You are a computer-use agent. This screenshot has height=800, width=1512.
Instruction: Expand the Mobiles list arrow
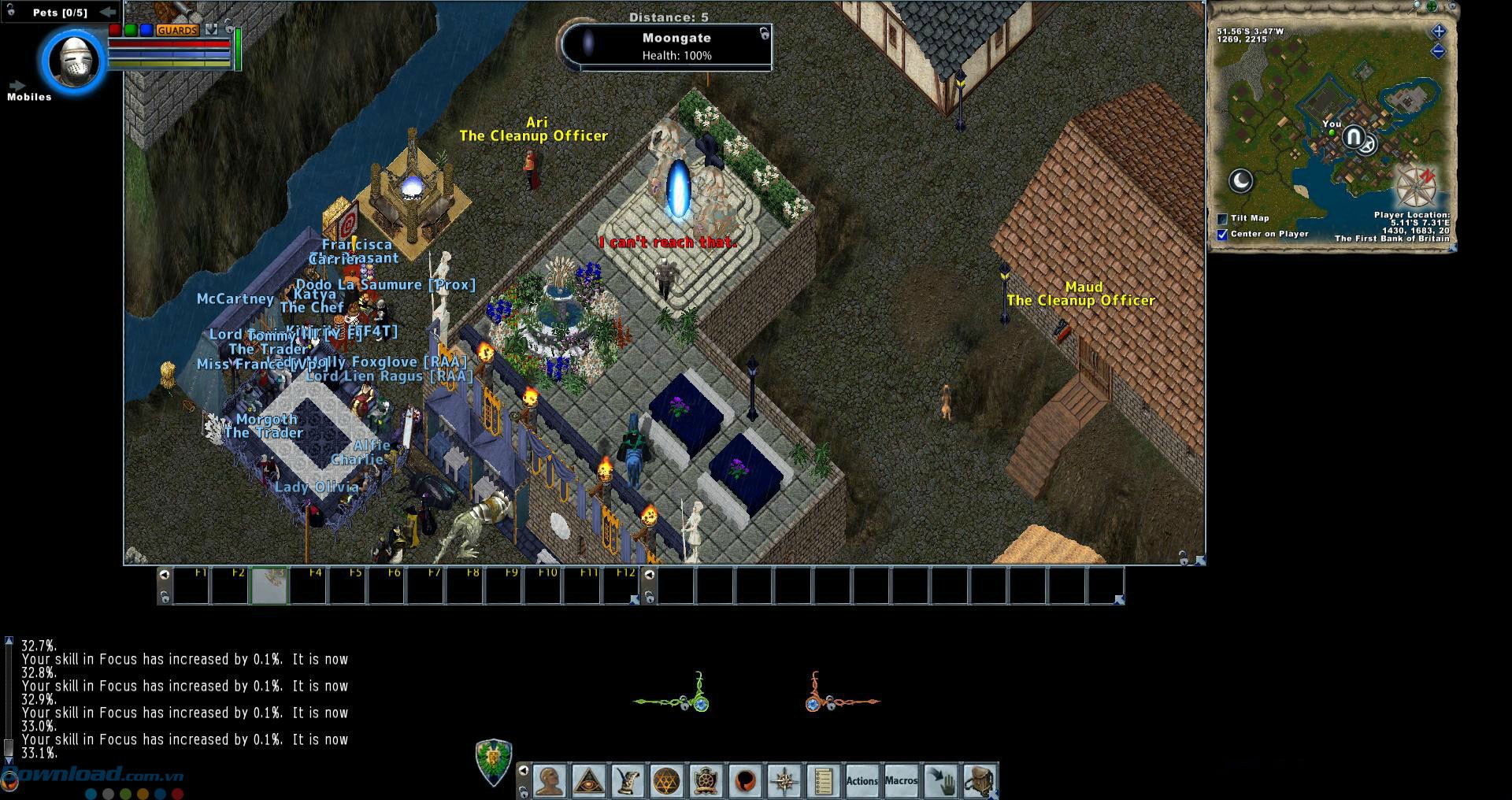tap(17, 85)
